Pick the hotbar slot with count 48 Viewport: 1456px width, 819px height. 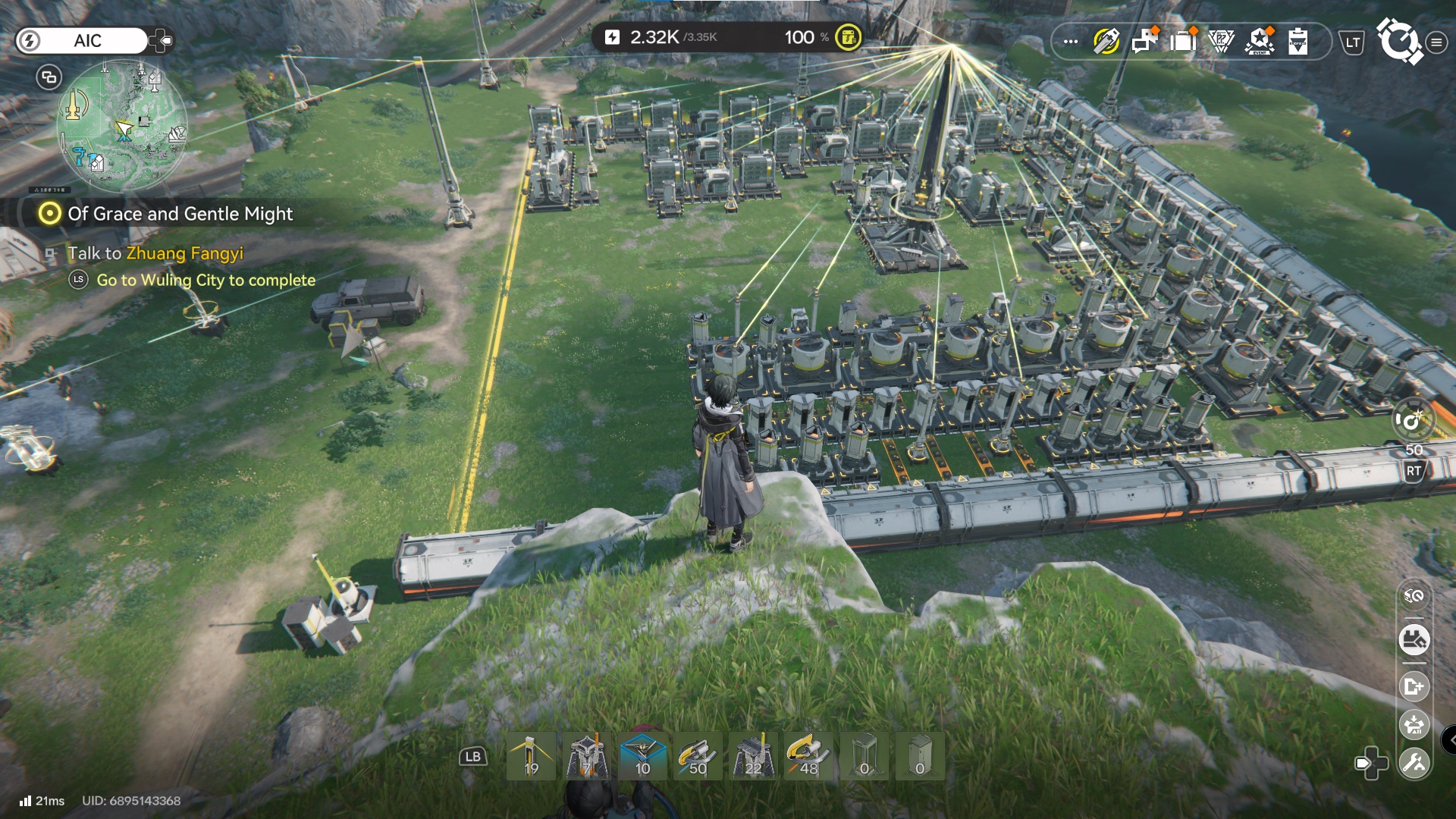[808, 756]
